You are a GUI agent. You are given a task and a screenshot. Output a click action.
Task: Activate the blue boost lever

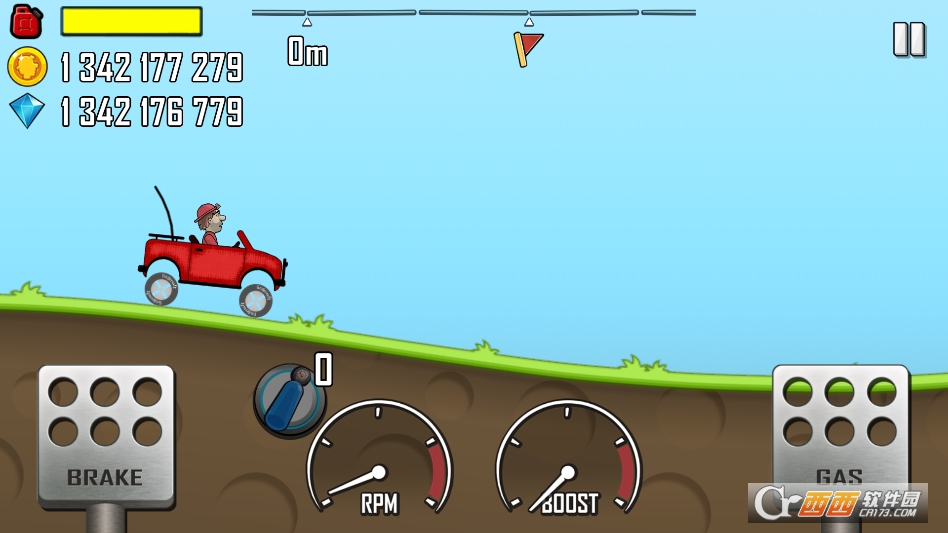[289, 400]
